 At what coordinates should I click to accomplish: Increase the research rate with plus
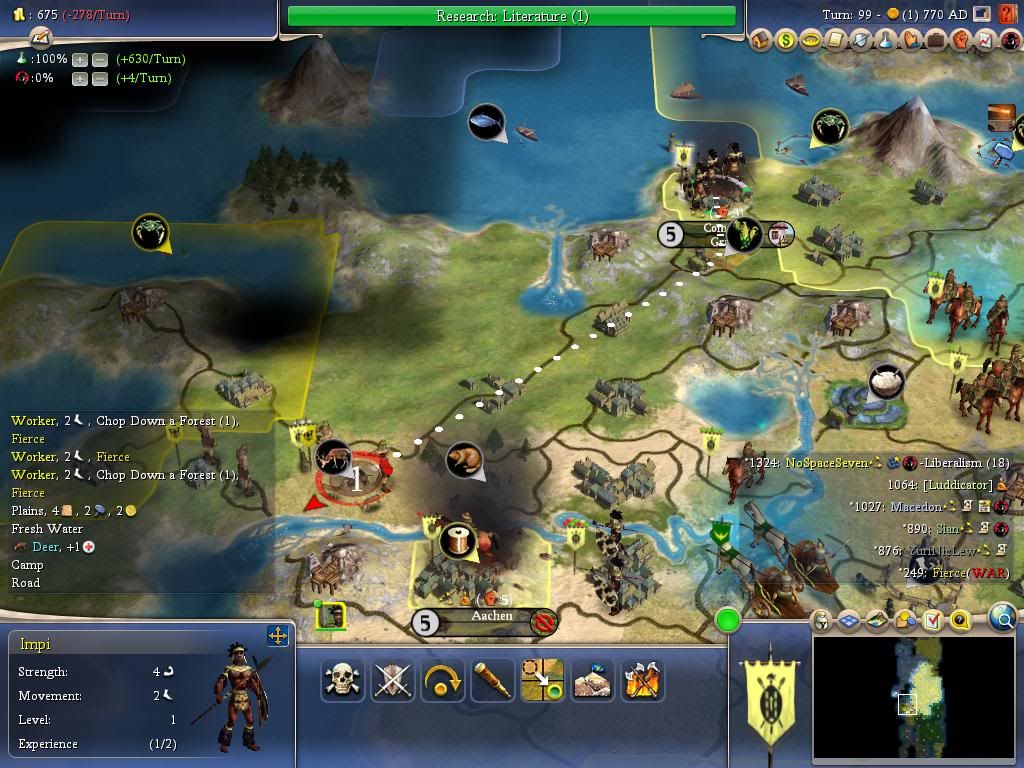tap(80, 59)
